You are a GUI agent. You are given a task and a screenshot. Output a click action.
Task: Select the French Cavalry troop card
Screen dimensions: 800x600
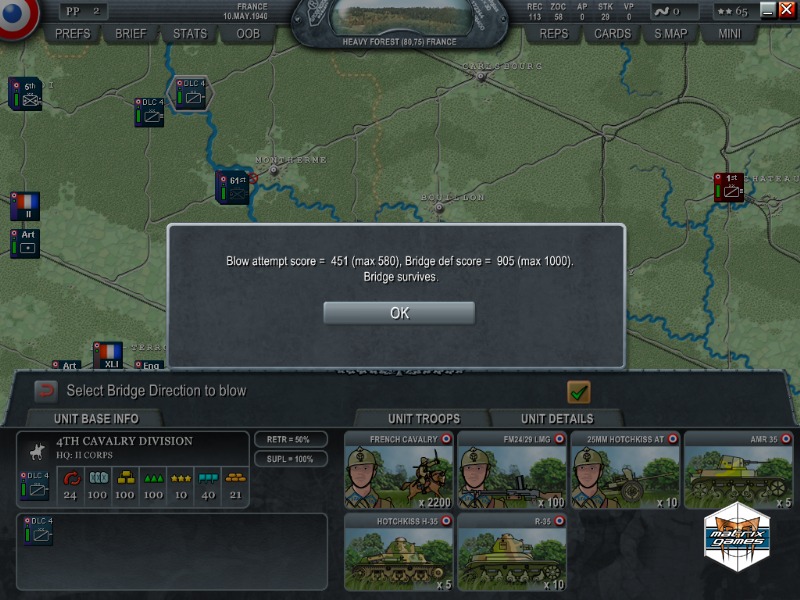(399, 470)
